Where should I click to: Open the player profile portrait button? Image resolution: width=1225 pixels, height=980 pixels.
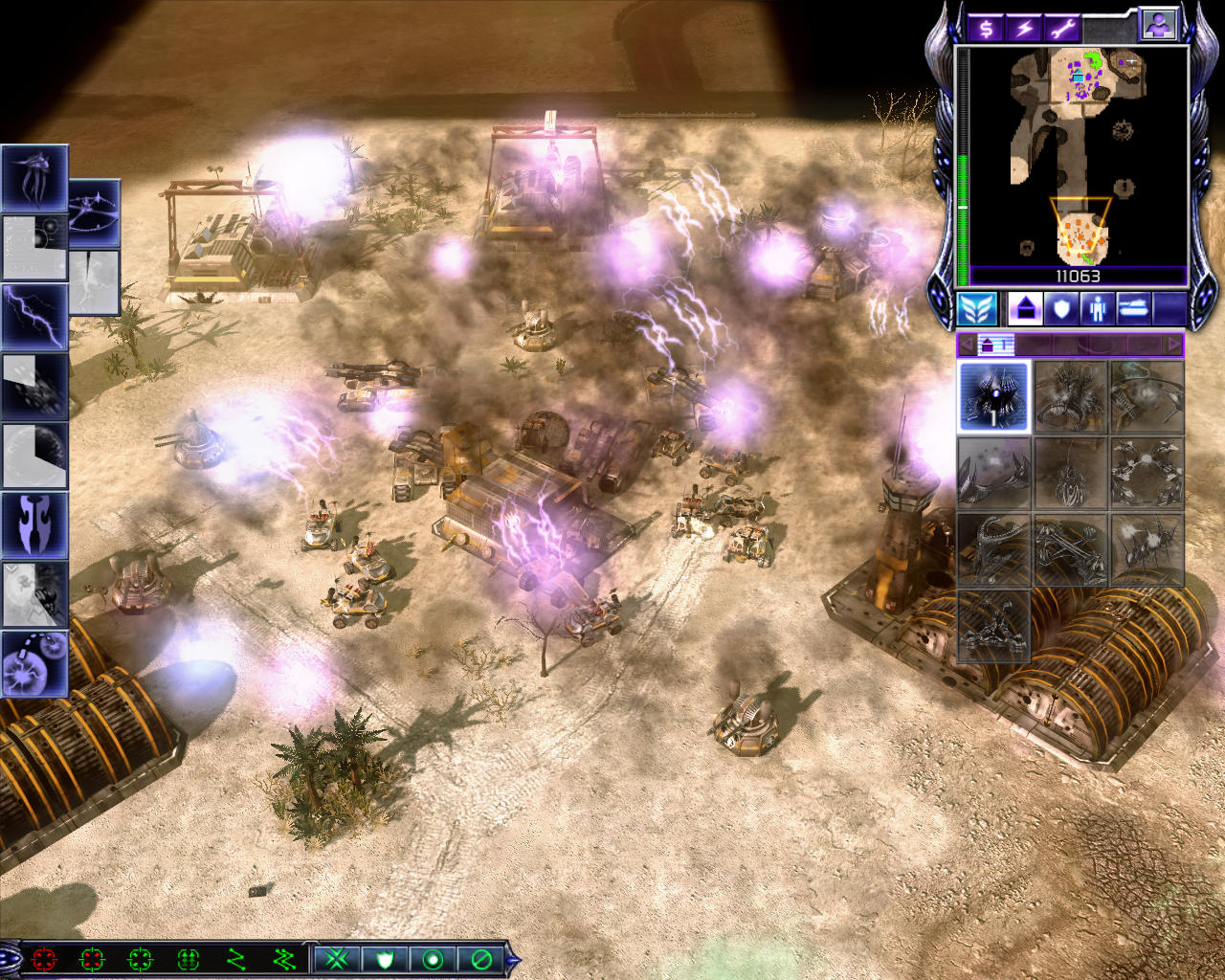click(1158, 26)
